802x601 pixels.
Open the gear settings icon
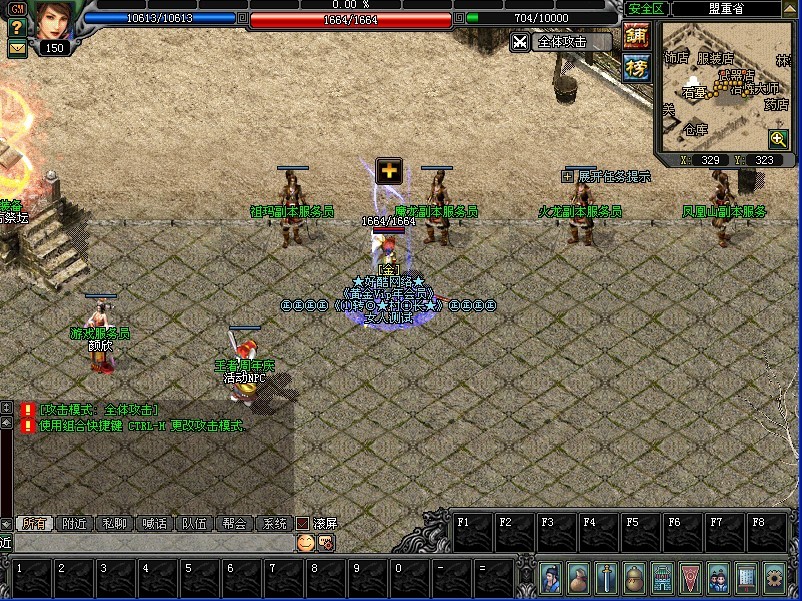coord(774,579)
